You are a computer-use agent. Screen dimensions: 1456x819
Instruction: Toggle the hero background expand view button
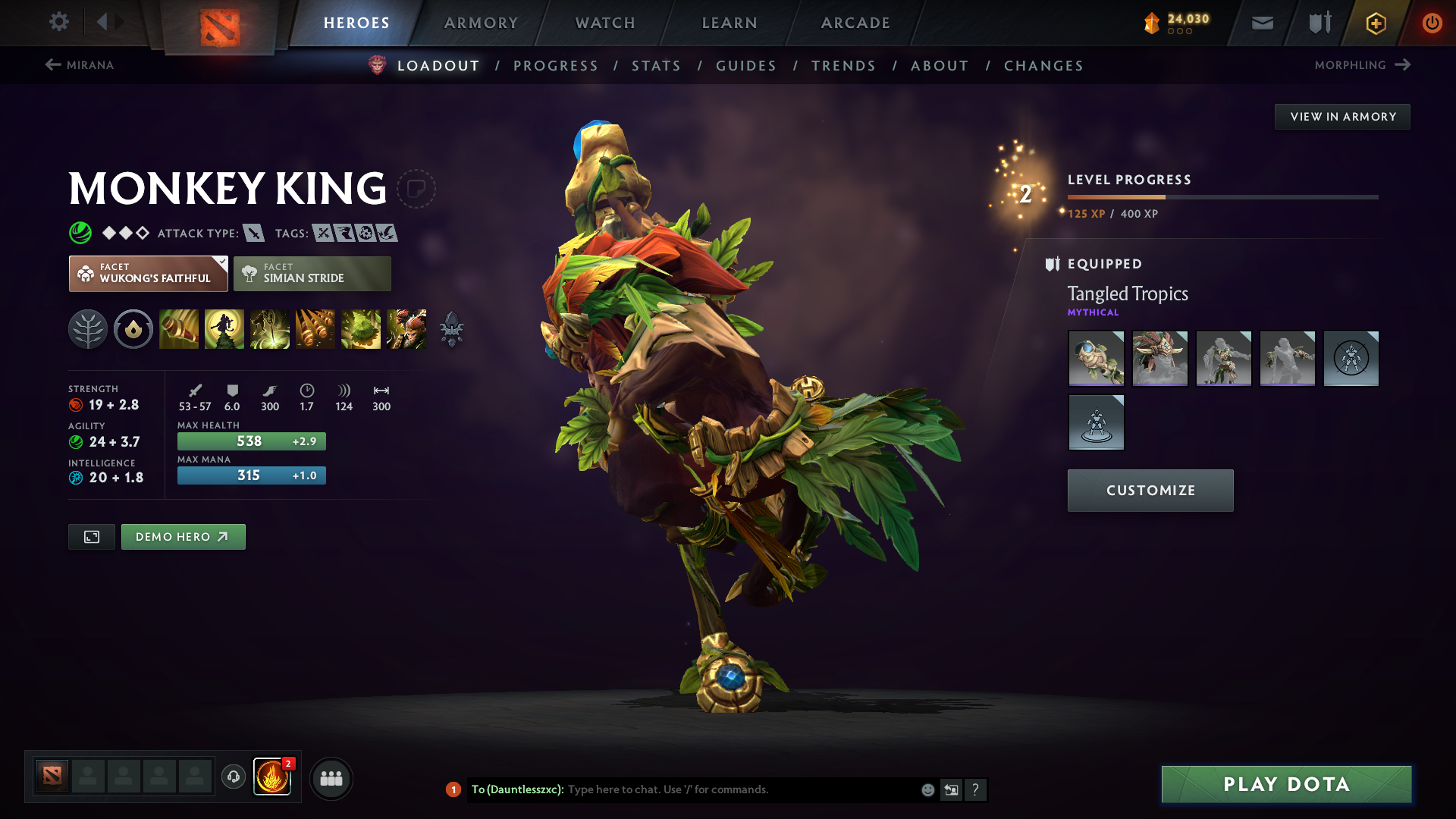pos(91,536)
